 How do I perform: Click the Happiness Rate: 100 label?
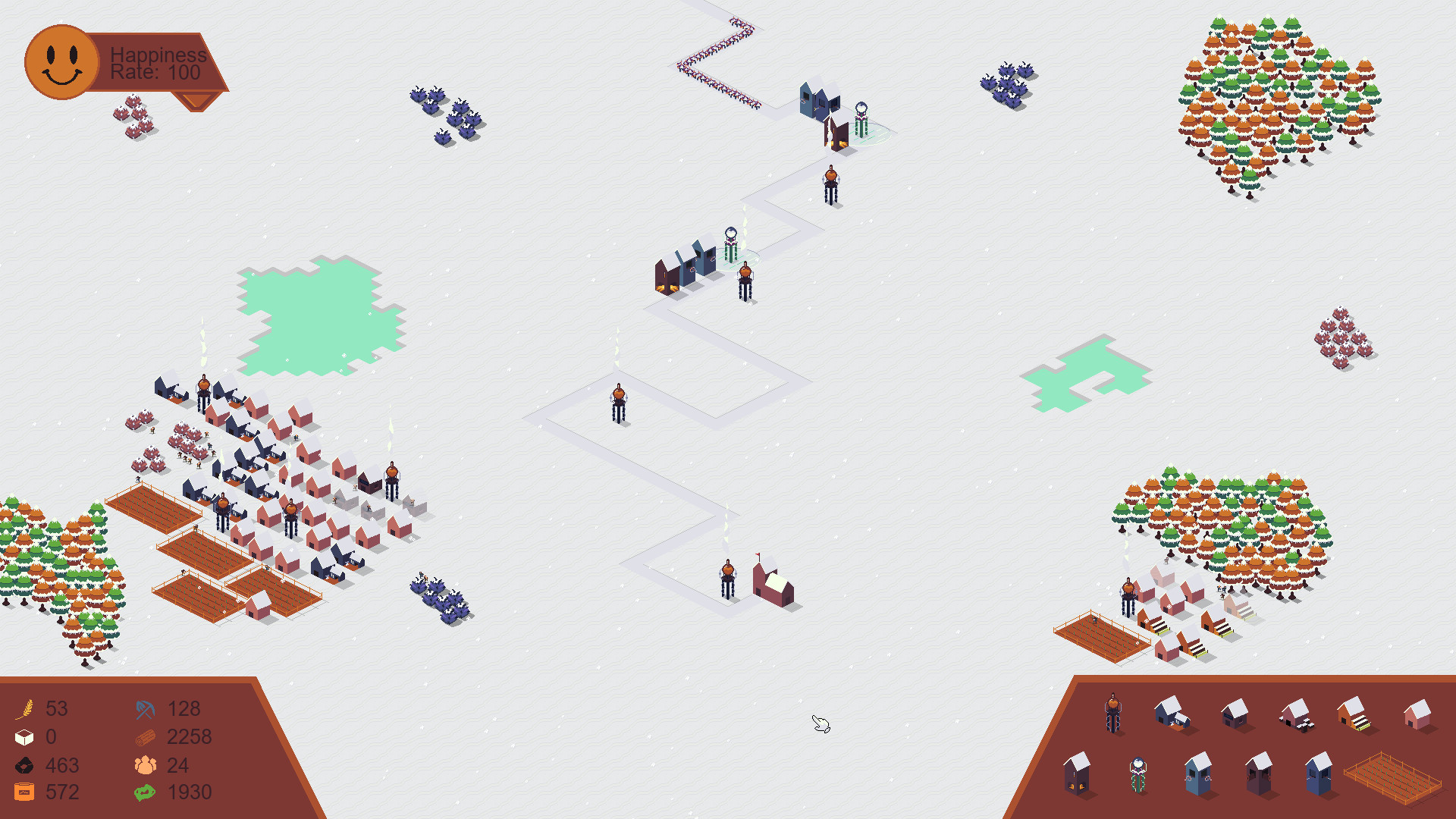pos(155,64)
